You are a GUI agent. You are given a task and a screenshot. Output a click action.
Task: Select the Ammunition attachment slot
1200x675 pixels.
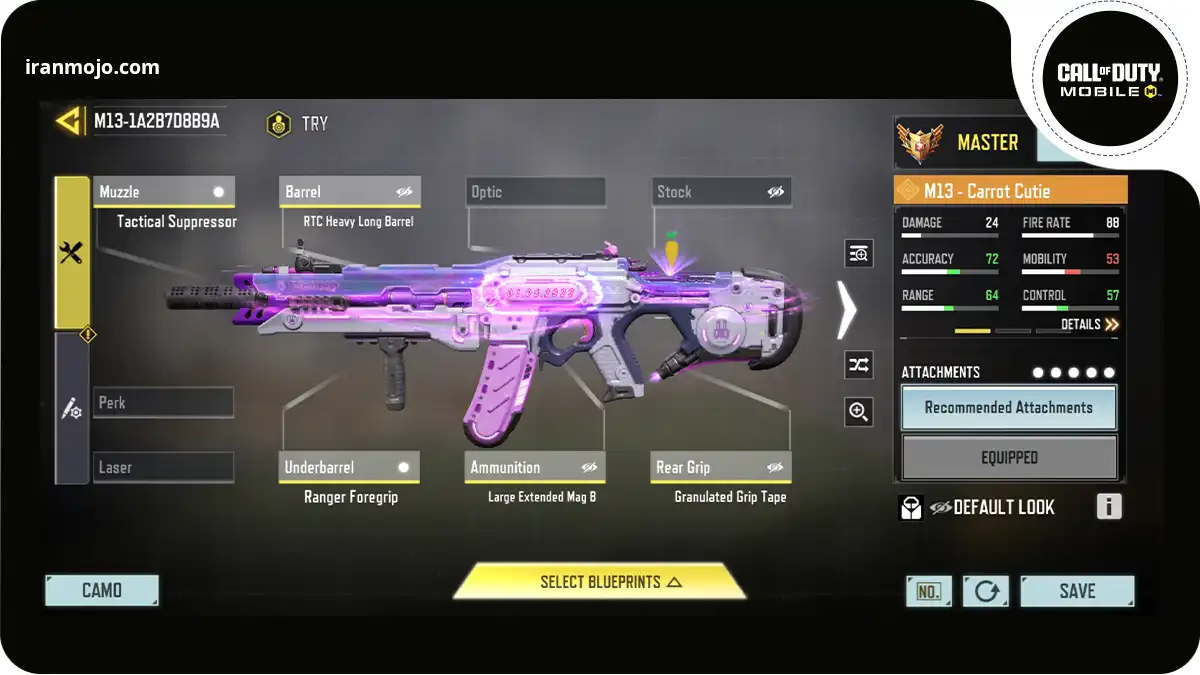535,467
